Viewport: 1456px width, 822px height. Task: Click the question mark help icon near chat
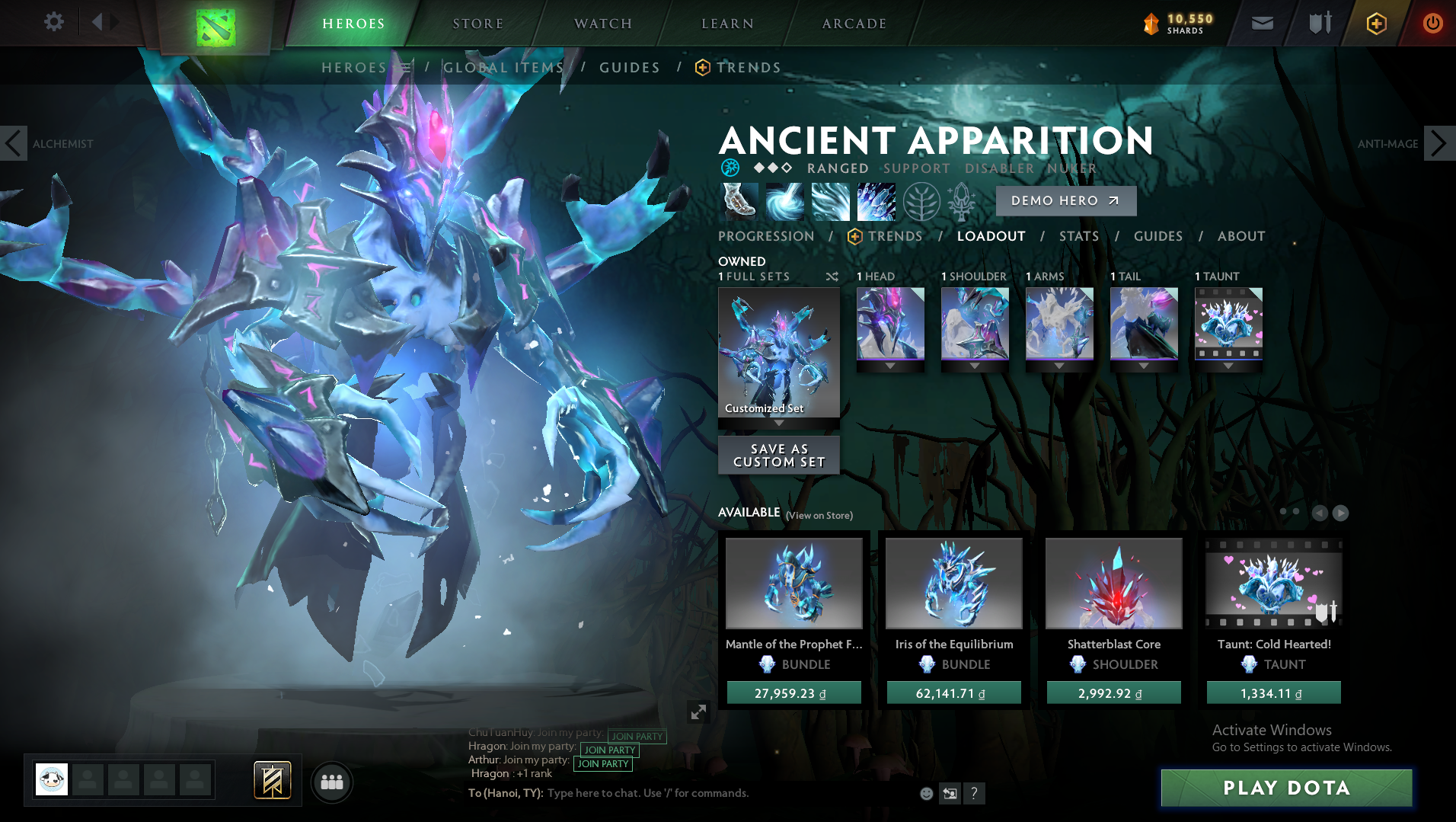(x=975, y=794)
